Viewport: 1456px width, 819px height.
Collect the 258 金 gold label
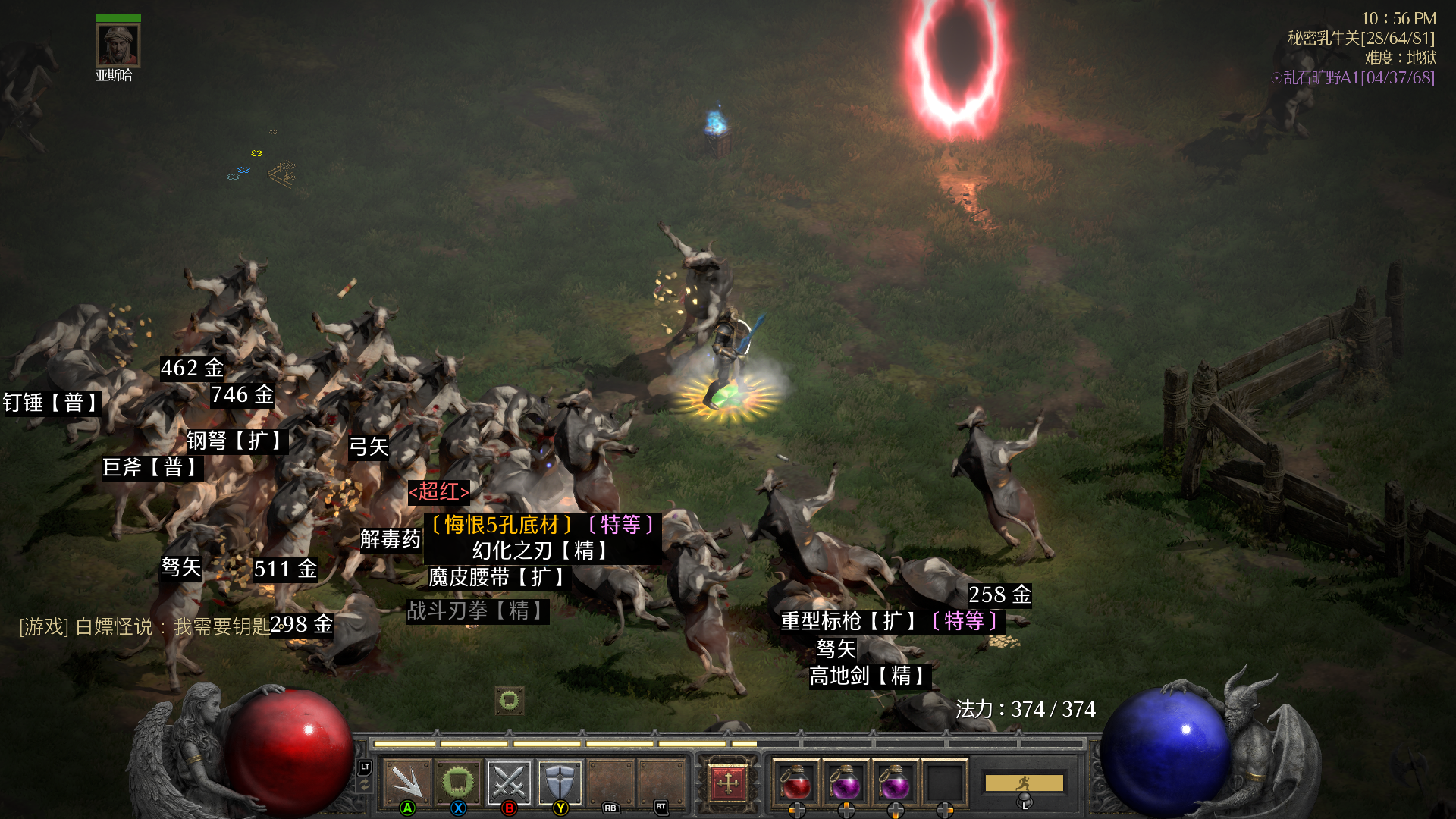point(999,595)
